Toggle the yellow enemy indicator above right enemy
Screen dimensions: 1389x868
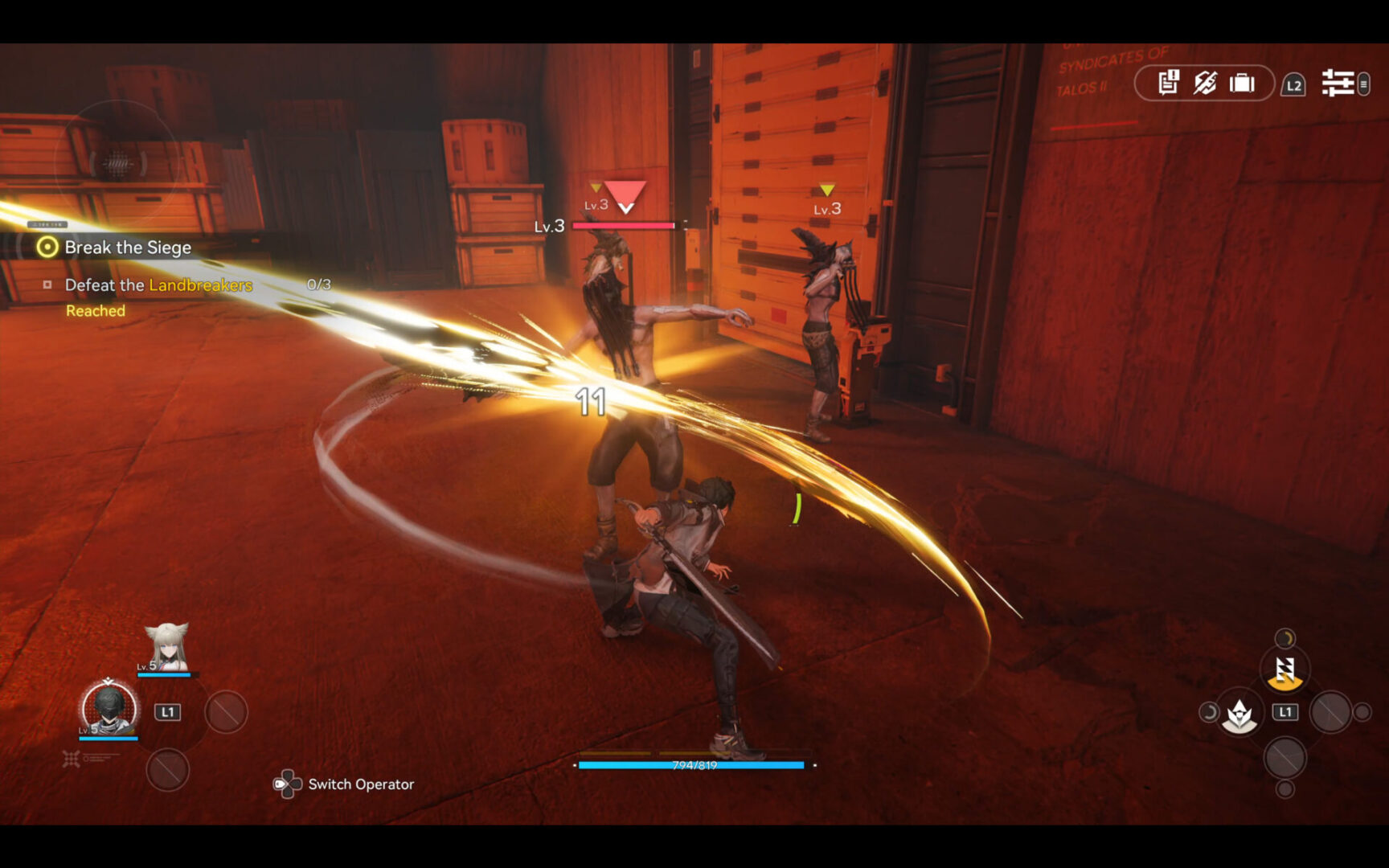(827, 190)
